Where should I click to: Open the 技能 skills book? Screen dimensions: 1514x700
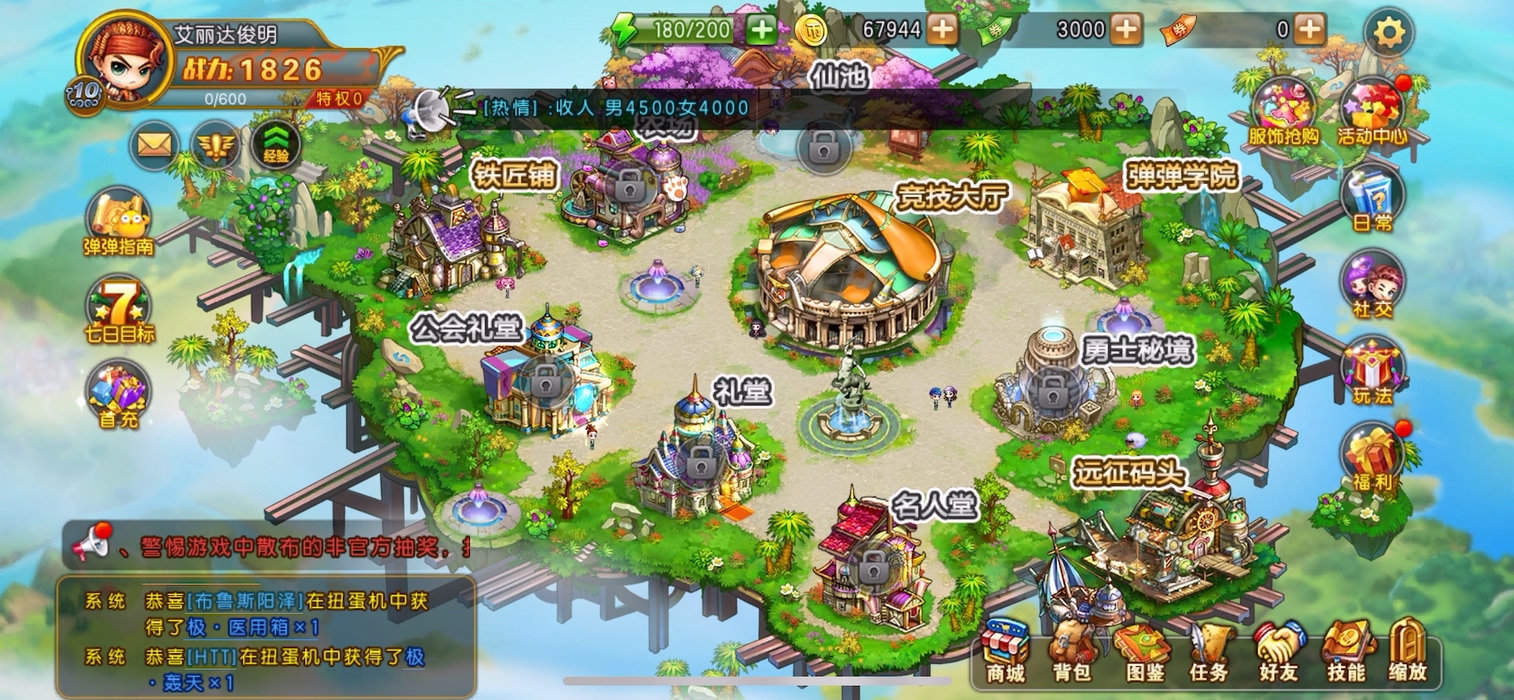click(1346, 650)
